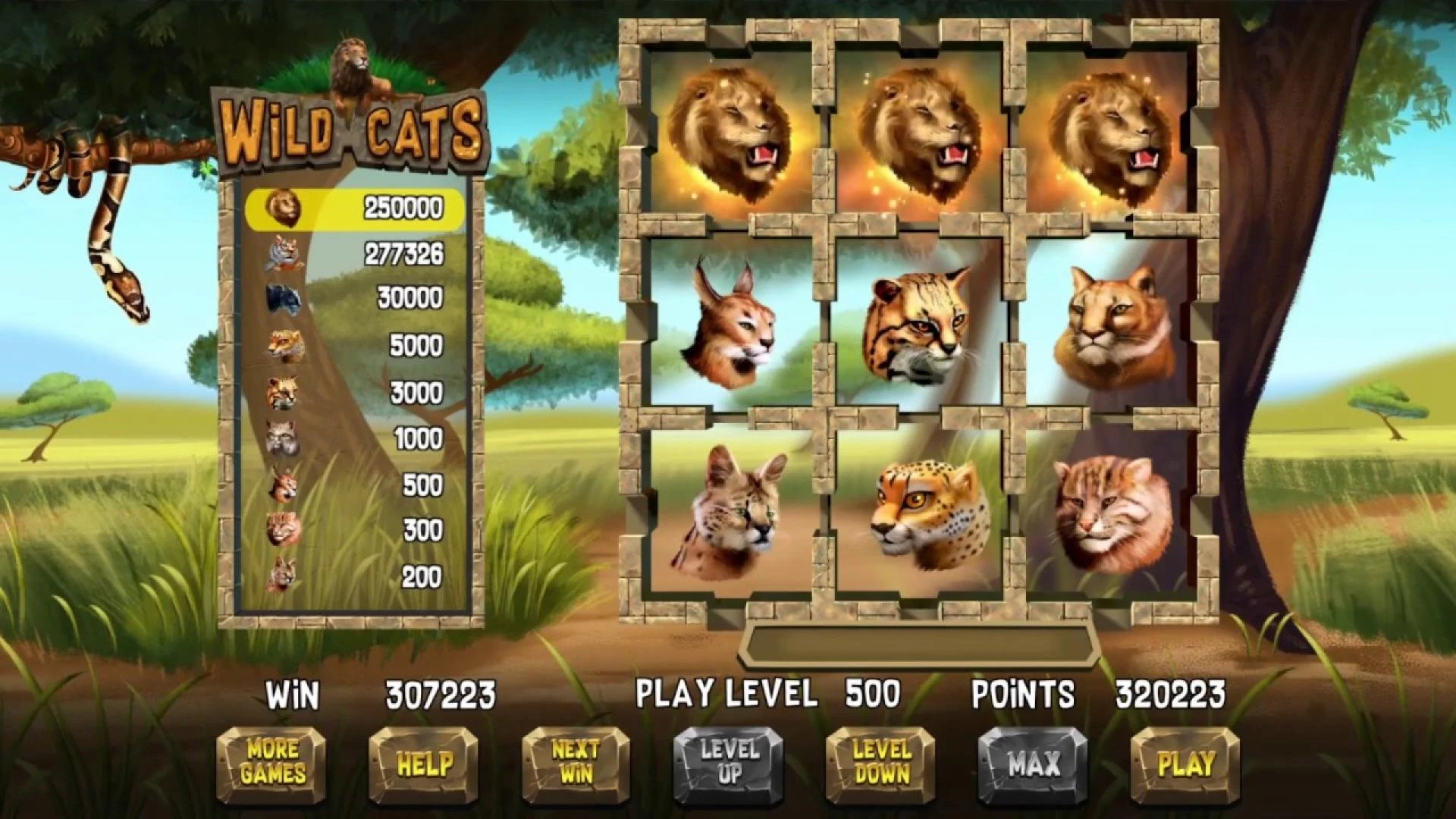
Task: Raise the play level with Level Up
Action: (729, 764)
